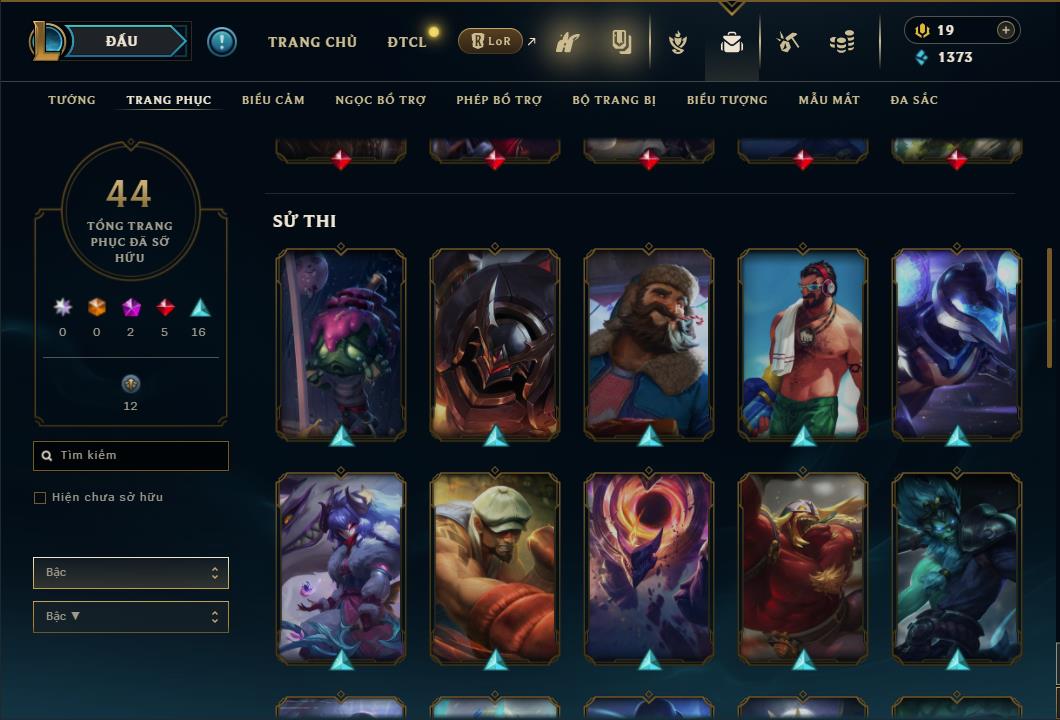The width and height of the screenshot is (1060, 720).
Task: Click the ĐẤU play button
Action: 121,41
